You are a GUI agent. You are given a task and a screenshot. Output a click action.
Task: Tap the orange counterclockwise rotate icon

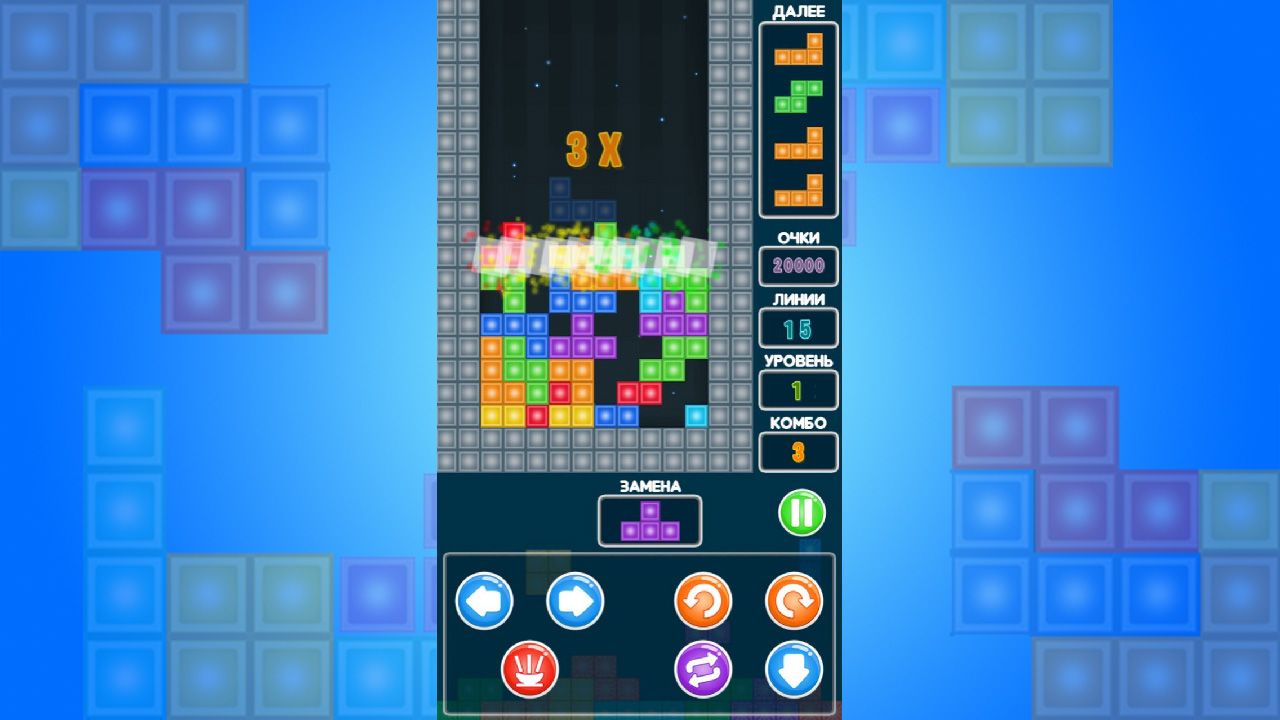point(704,601)
